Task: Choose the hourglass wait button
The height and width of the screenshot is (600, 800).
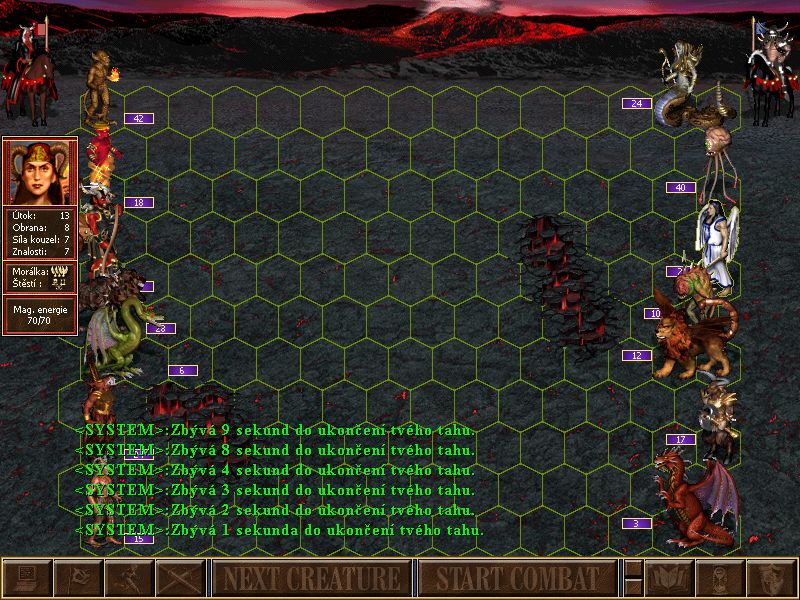Action: 720,578
